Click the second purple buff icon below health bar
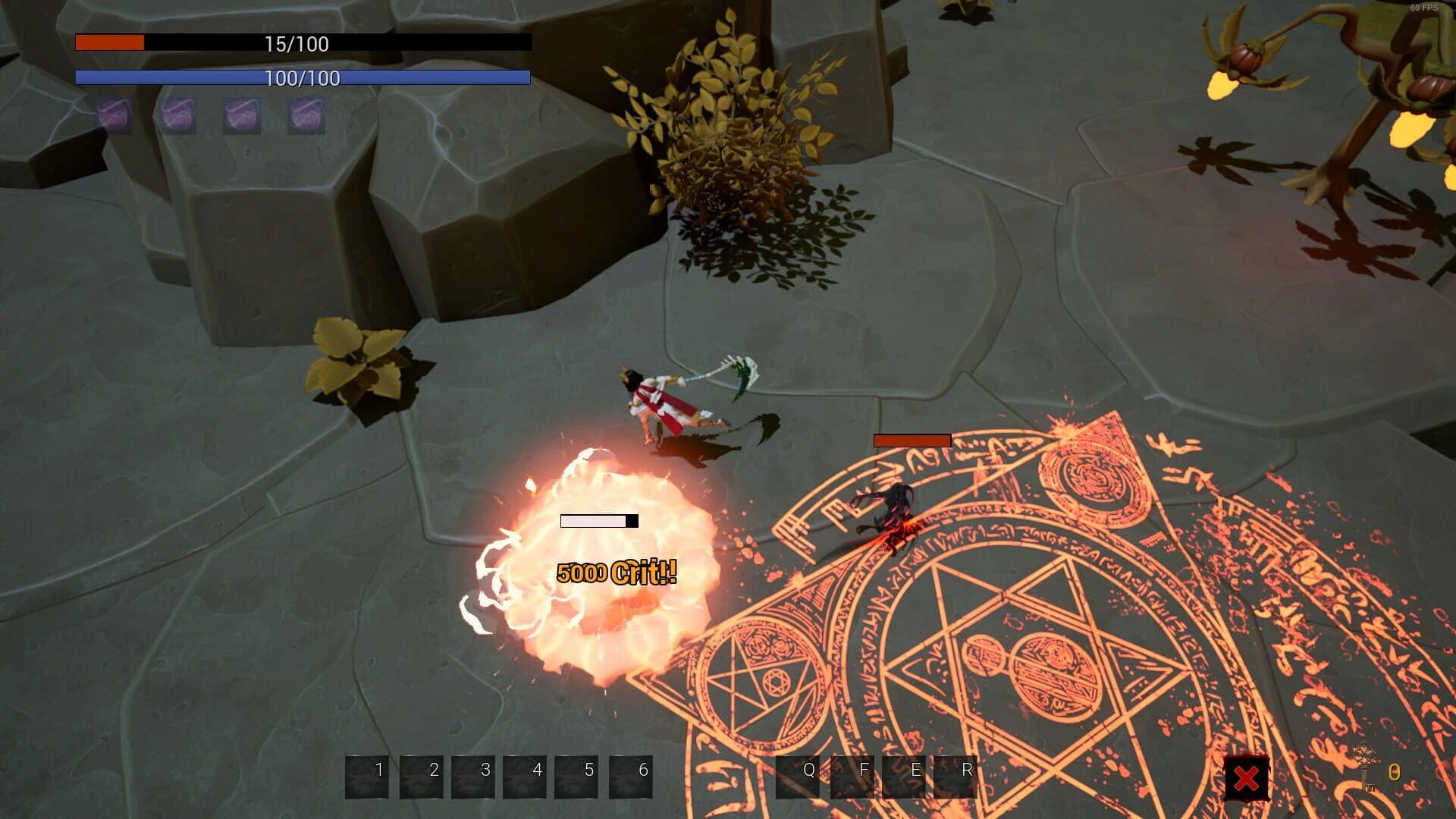The width and height of the screenshot is (1456, 819). click(179, 116)
